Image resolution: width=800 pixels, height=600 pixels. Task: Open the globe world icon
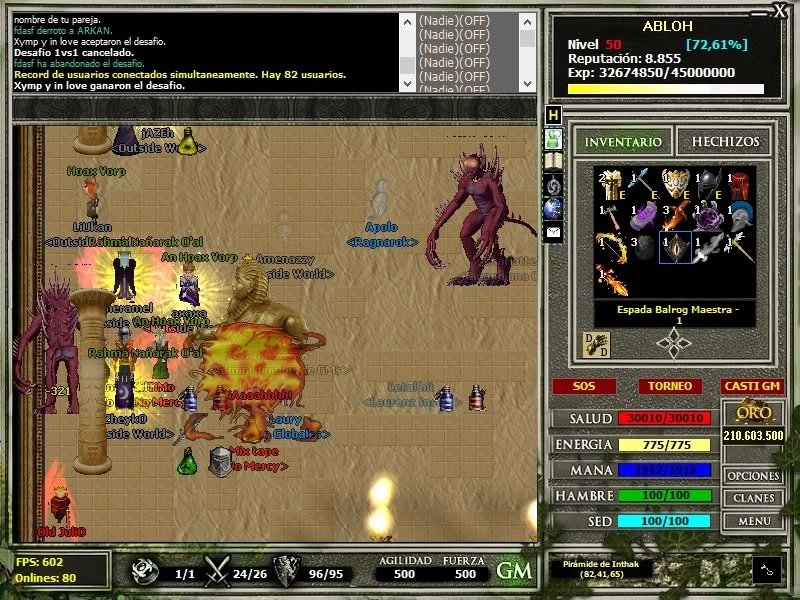553,208
